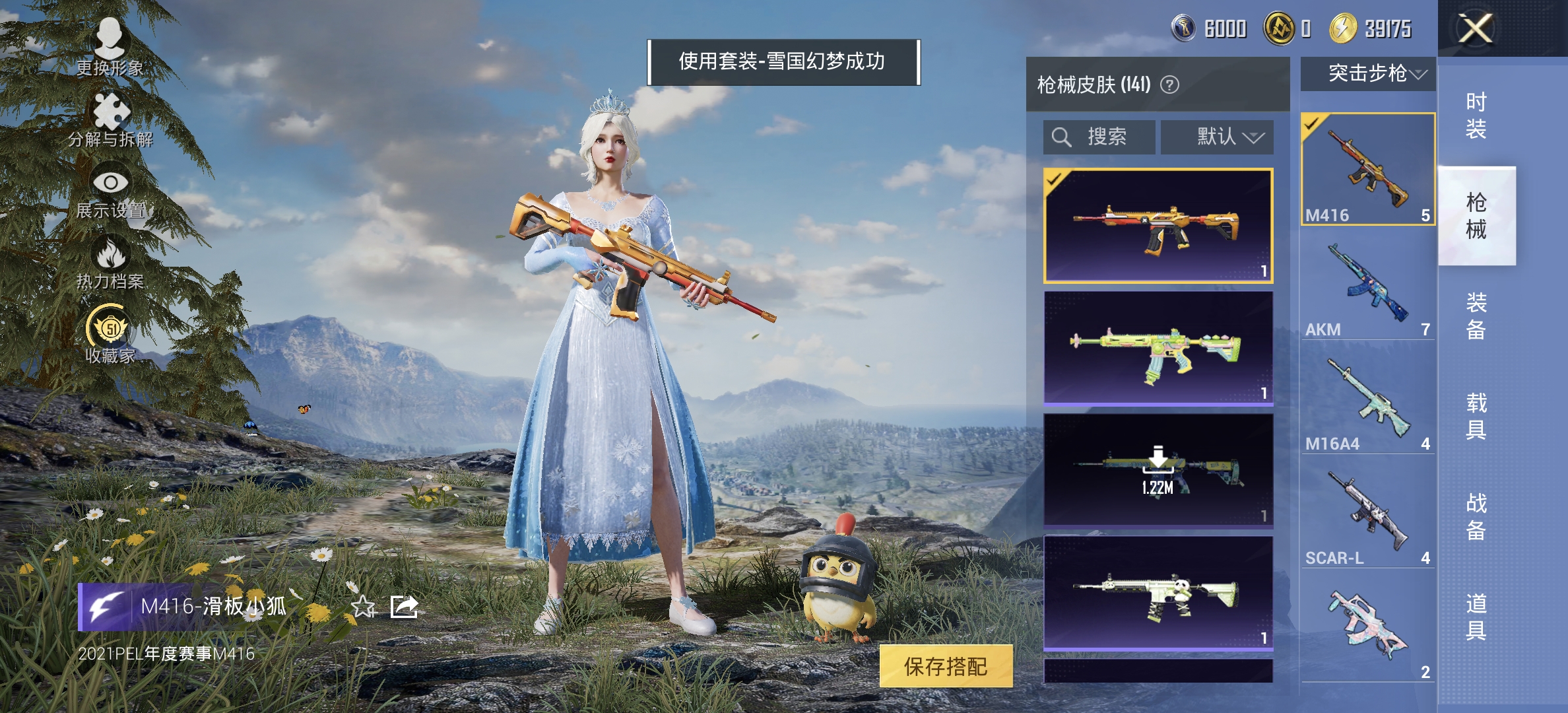This screenshot has height=713, width=1568.
Task: Select the 分解与拆解 dismantle icon
Action: [x=111, y=116]
